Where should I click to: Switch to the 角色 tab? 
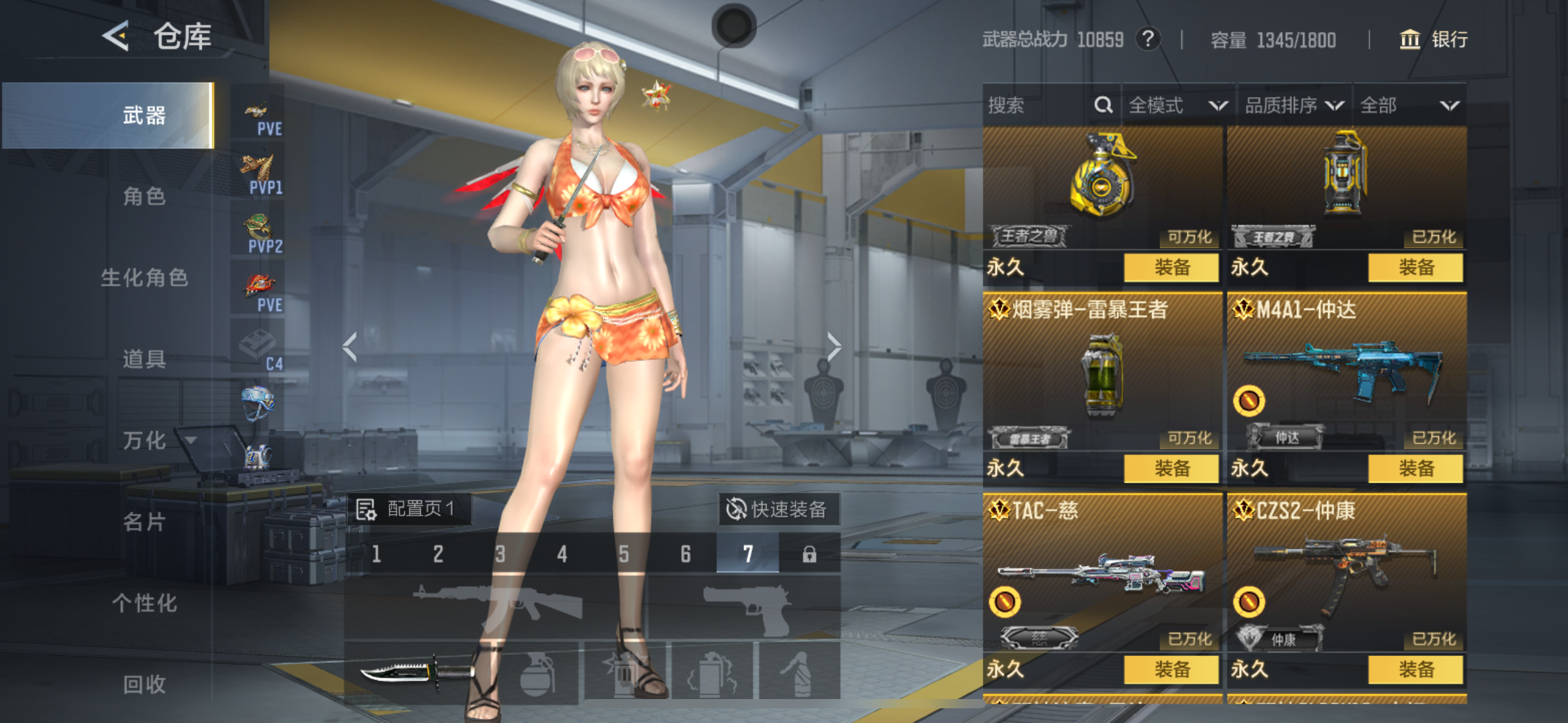tap(144, 196)
